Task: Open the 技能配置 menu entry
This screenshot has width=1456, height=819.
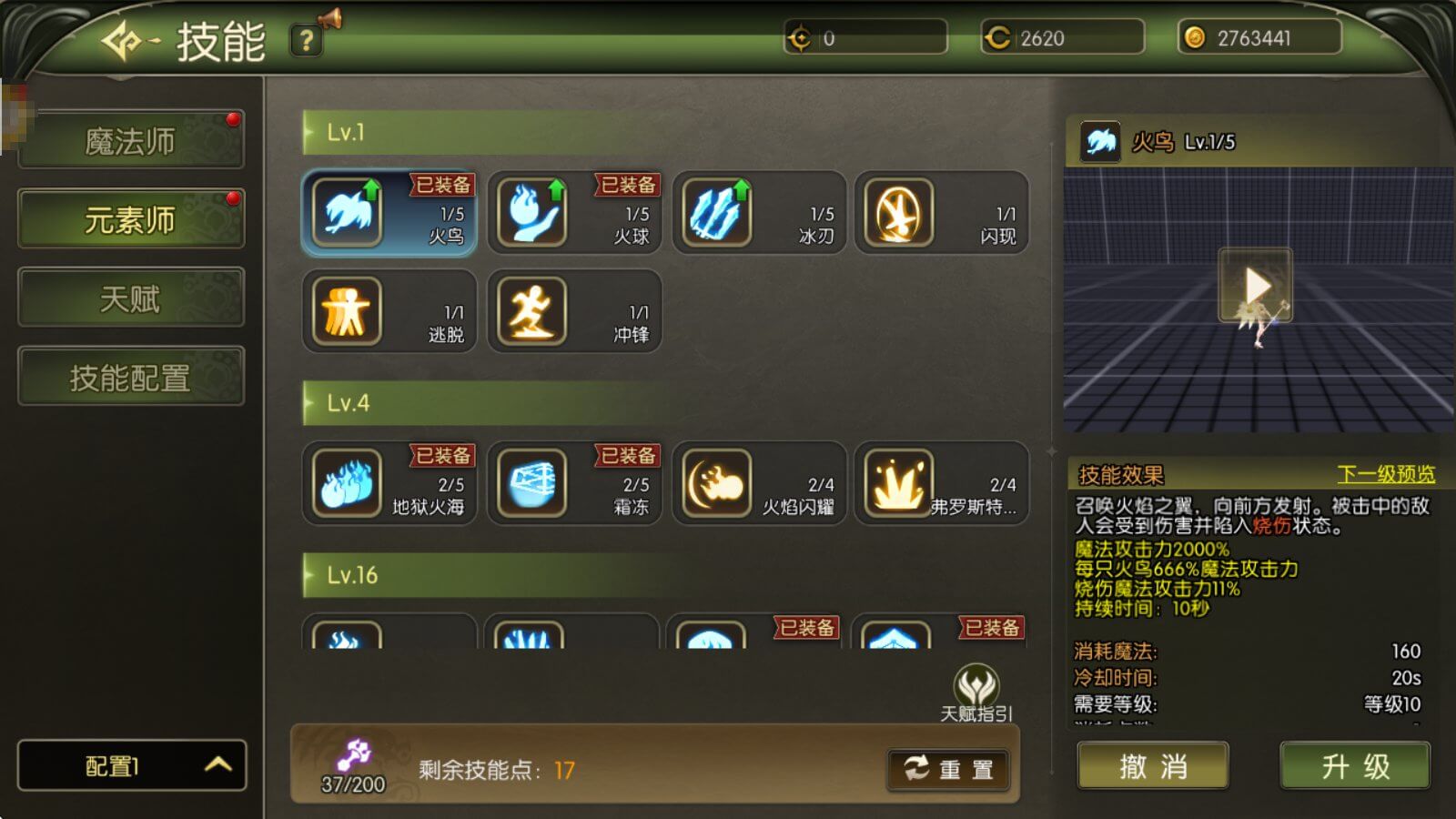Action: (130, 376)
